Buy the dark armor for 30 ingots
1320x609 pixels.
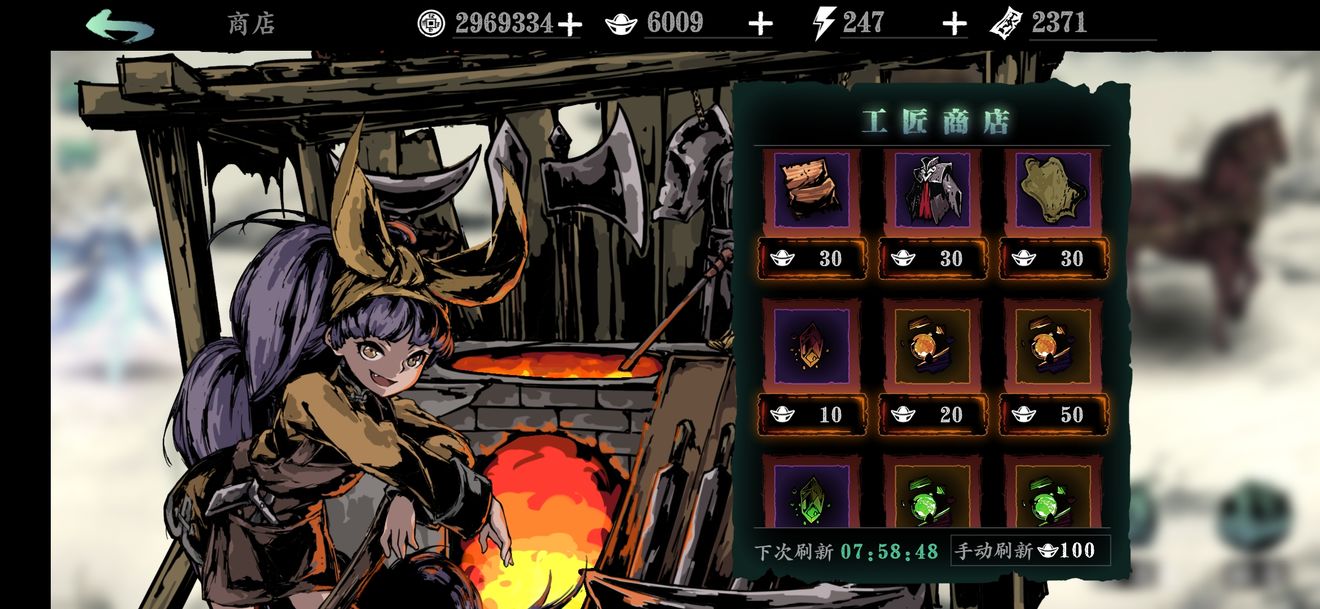point(932,258)
